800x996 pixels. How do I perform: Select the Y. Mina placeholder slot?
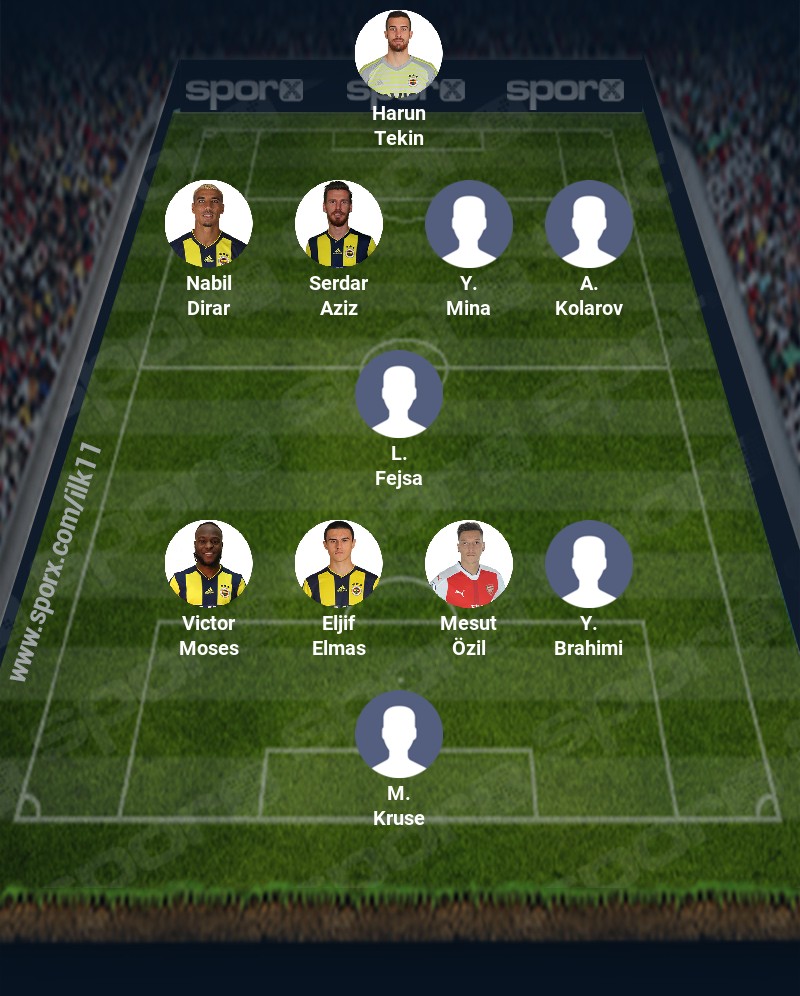pyautogui.click(x=469, y=224)
